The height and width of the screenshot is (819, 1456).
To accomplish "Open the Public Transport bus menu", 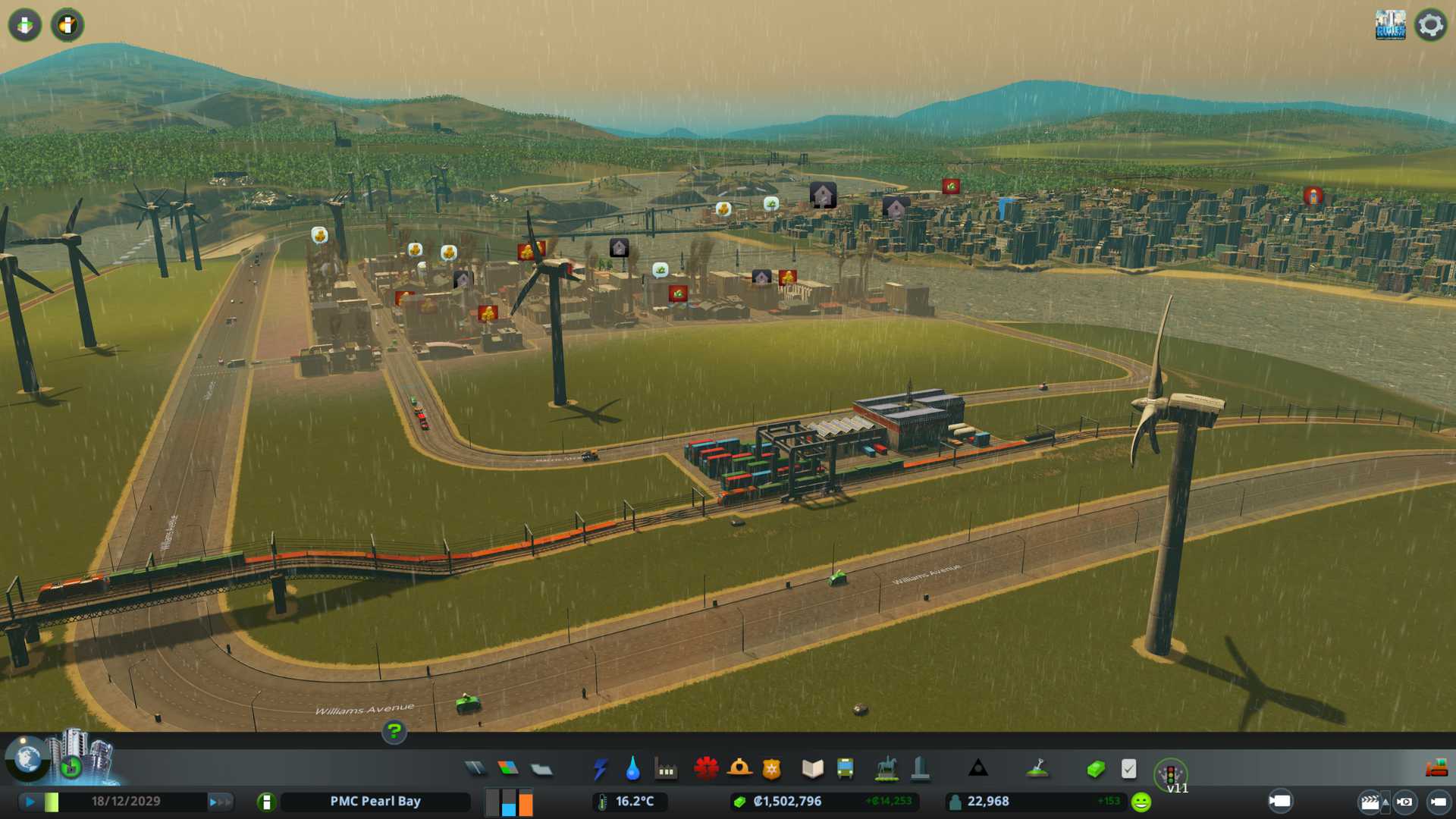I will pos(845,769).
